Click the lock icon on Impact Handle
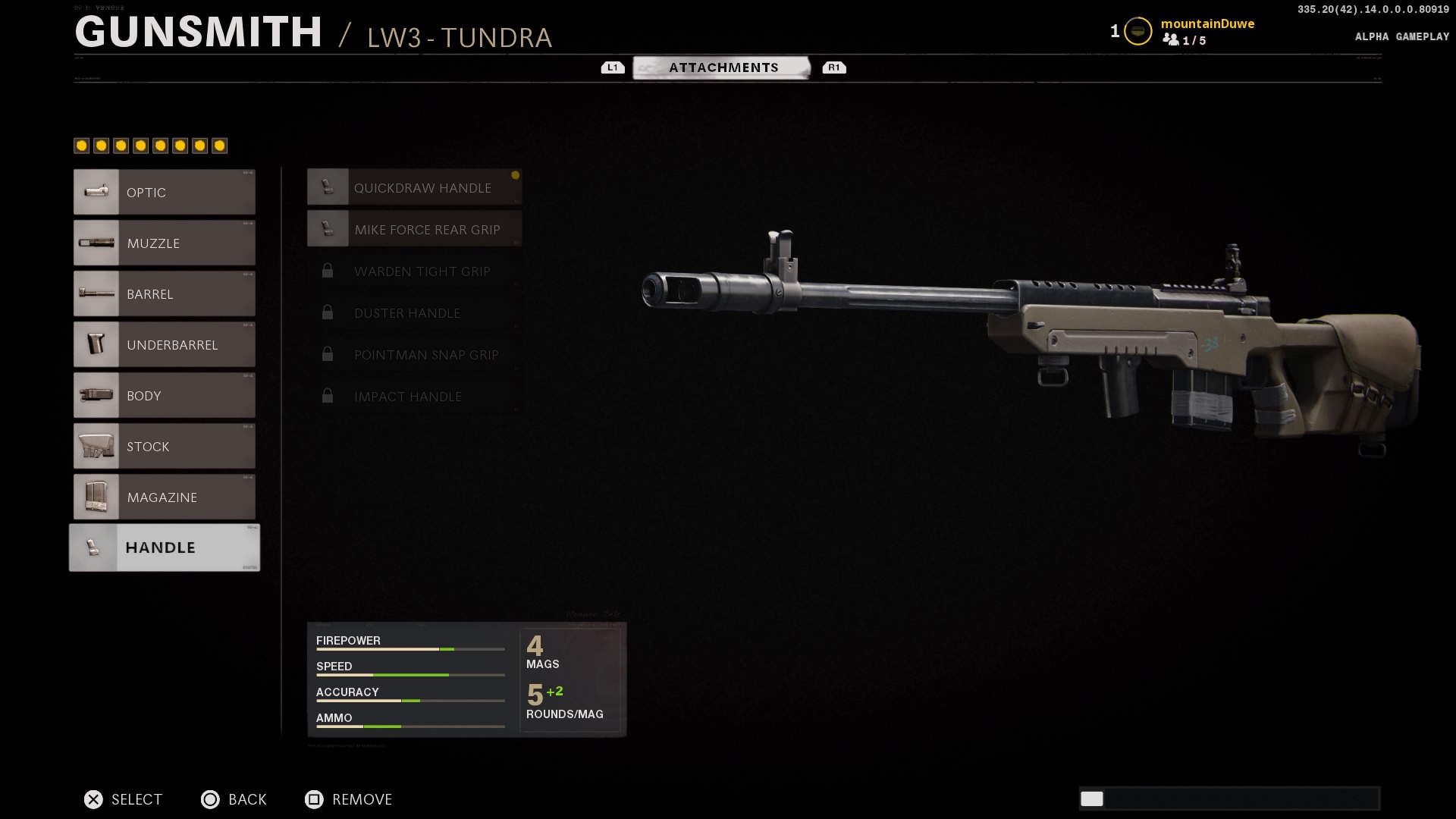The image size is (1456, 819). point(328,396)
